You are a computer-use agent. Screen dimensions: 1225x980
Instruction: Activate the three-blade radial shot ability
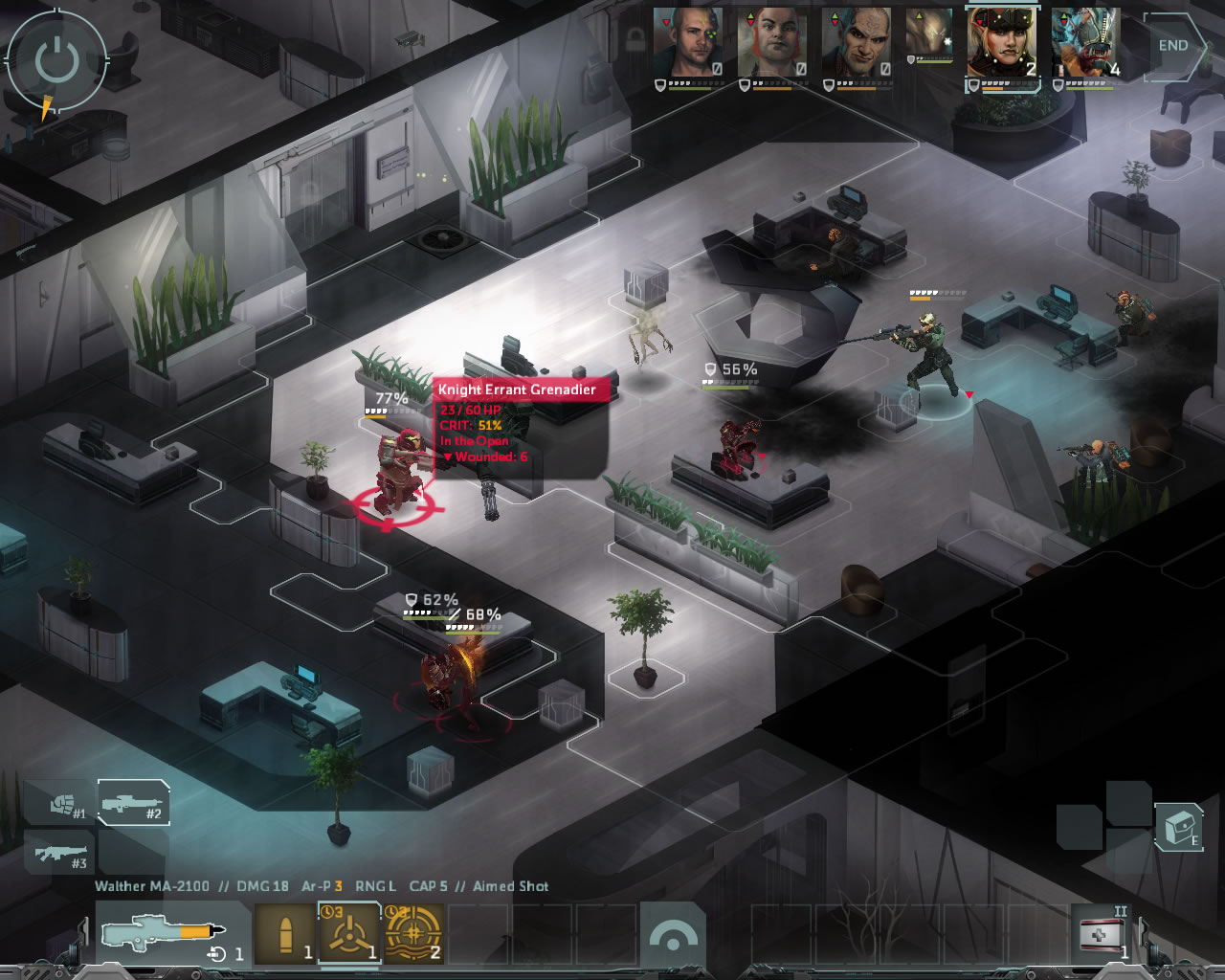pyautogui.click(x=349, y=934)
